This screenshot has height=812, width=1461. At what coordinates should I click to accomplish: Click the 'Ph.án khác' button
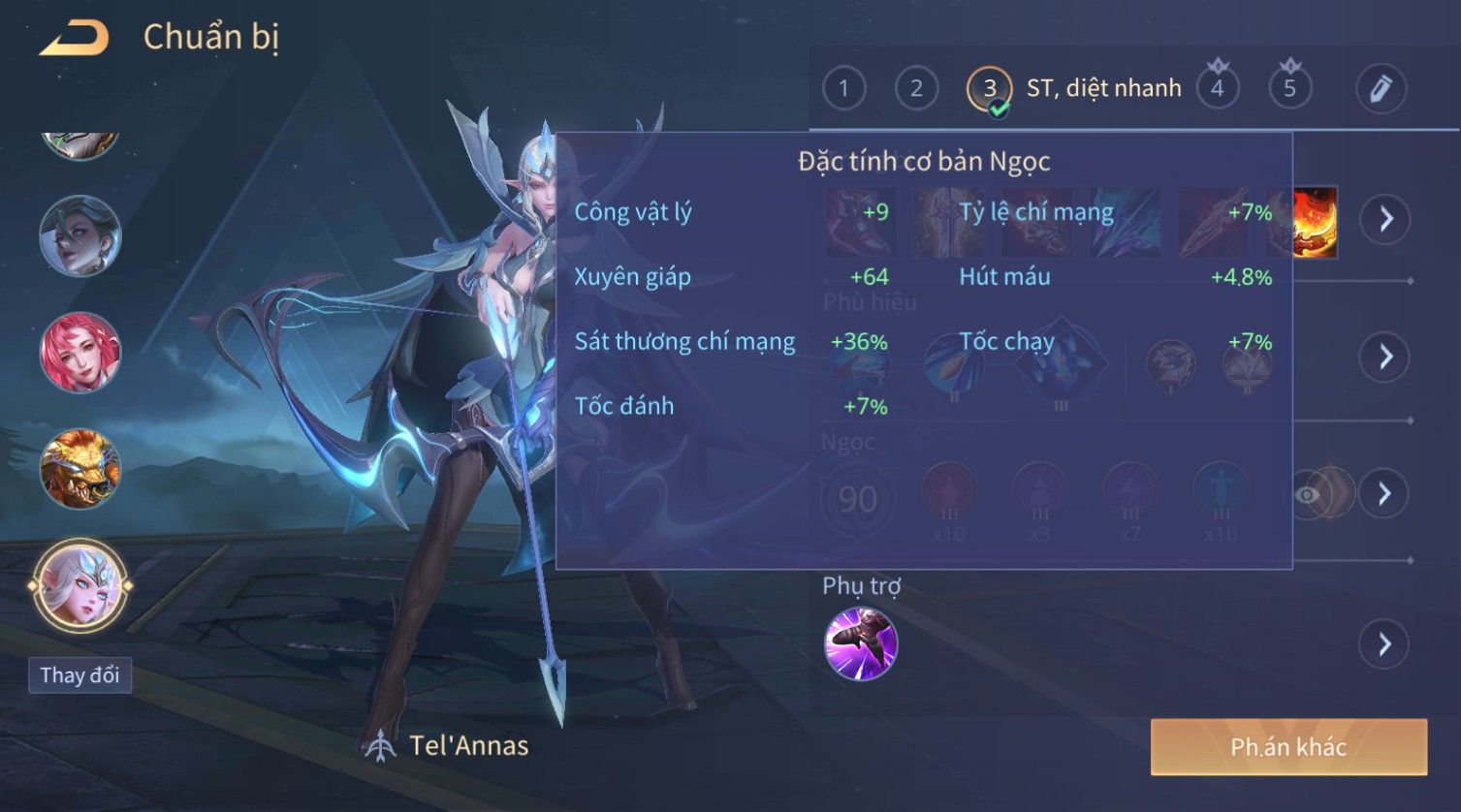[1288, 747]
